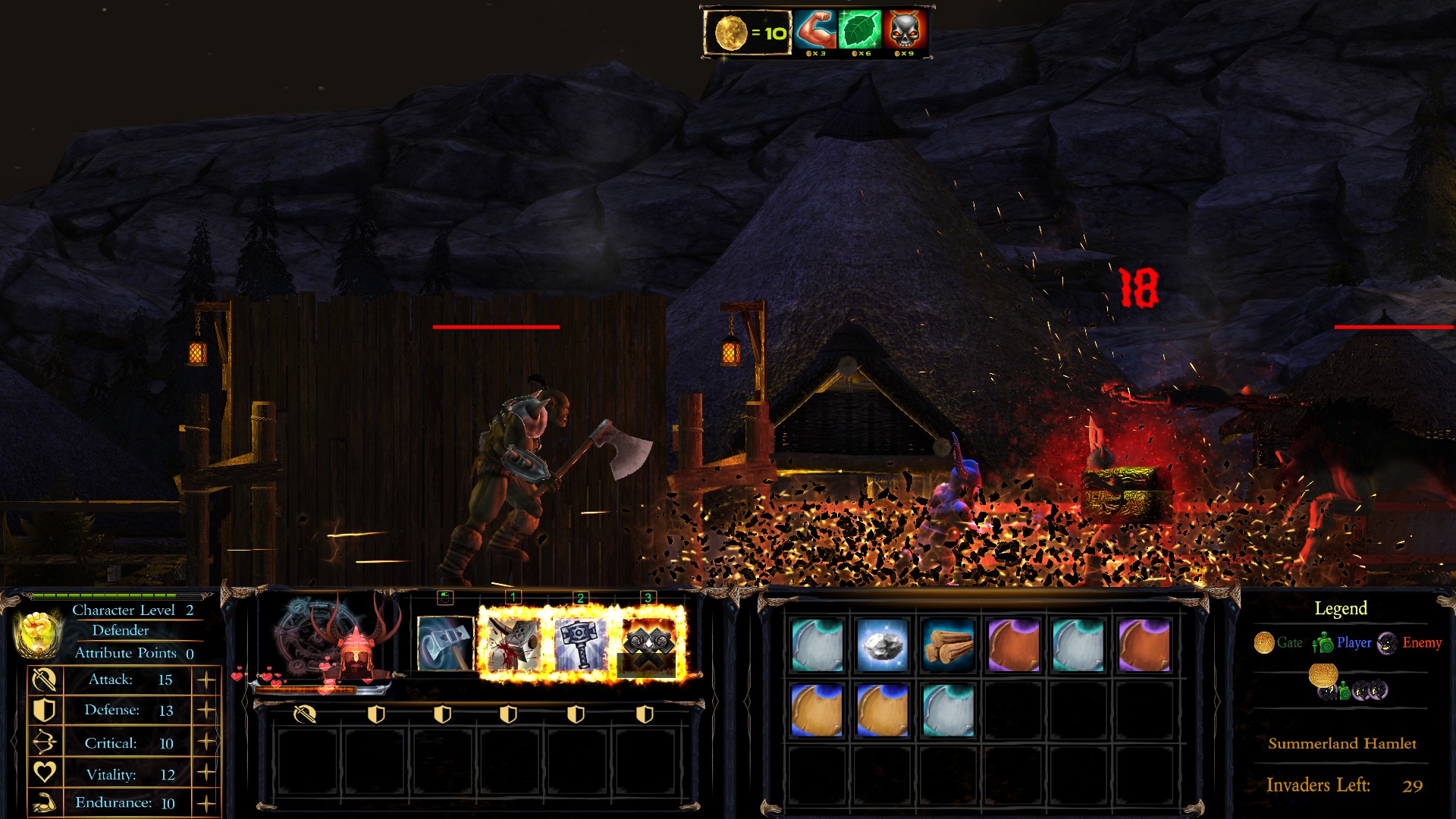This screenshot has height=819, width=1456.
Task: Add a point to Attack
Action: point(206,680)
